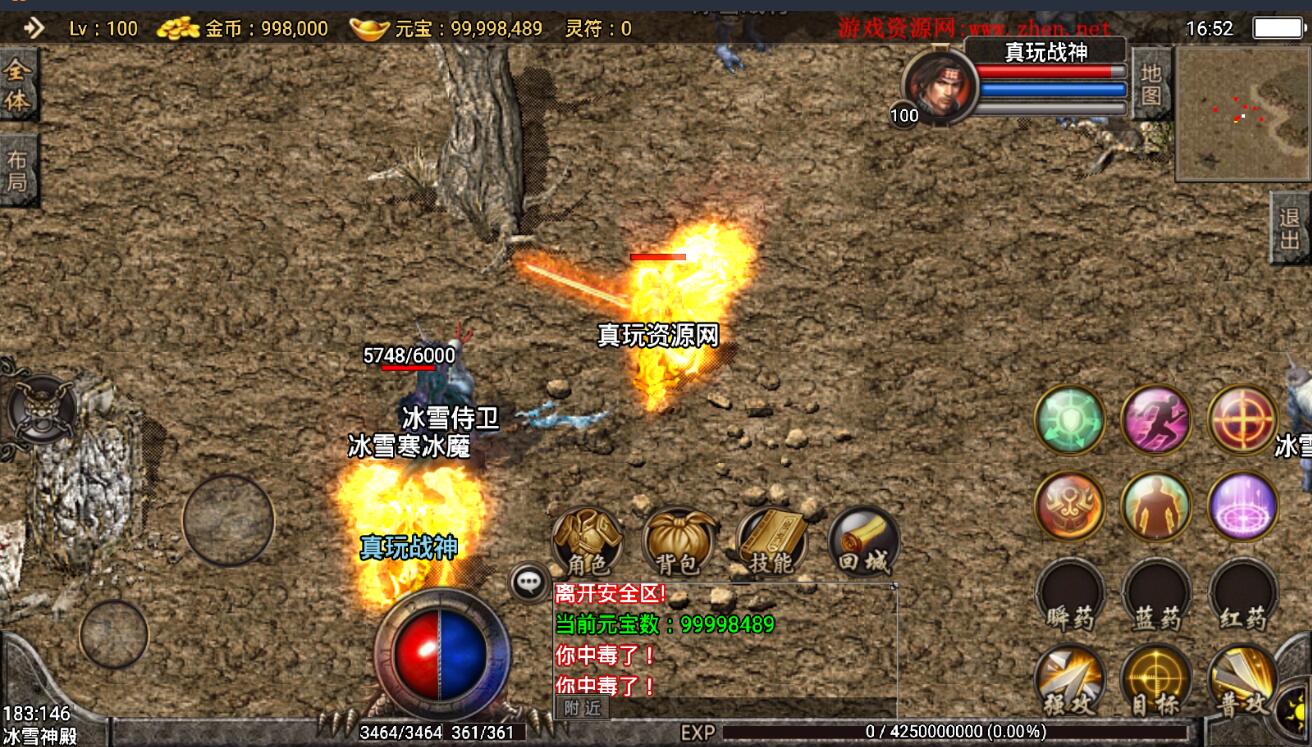Open the 技能 skills book
Screen dimensions: 1312x747
[771, 540]
